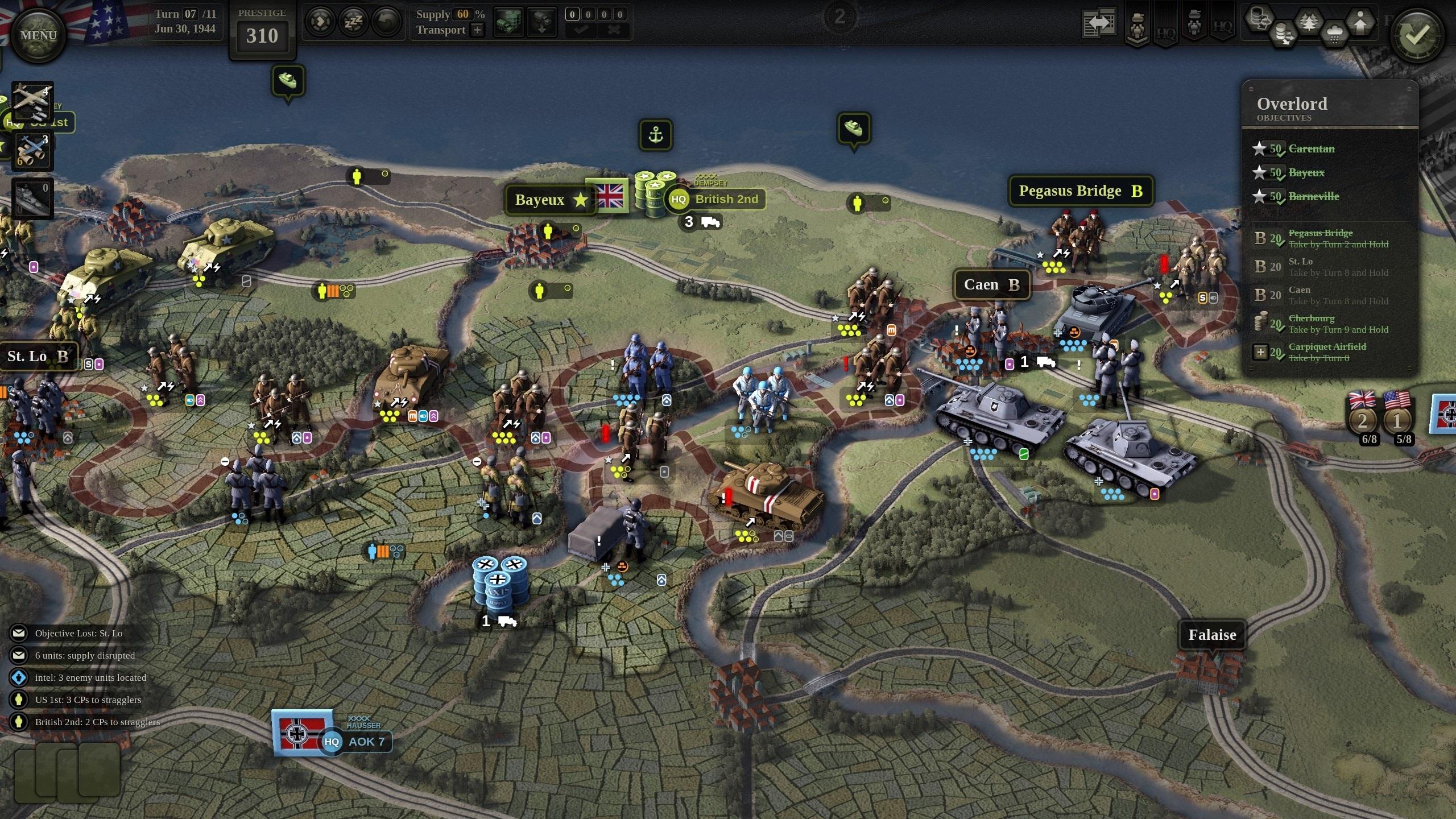Undo the last move with the curved arrow

(386, 23)
